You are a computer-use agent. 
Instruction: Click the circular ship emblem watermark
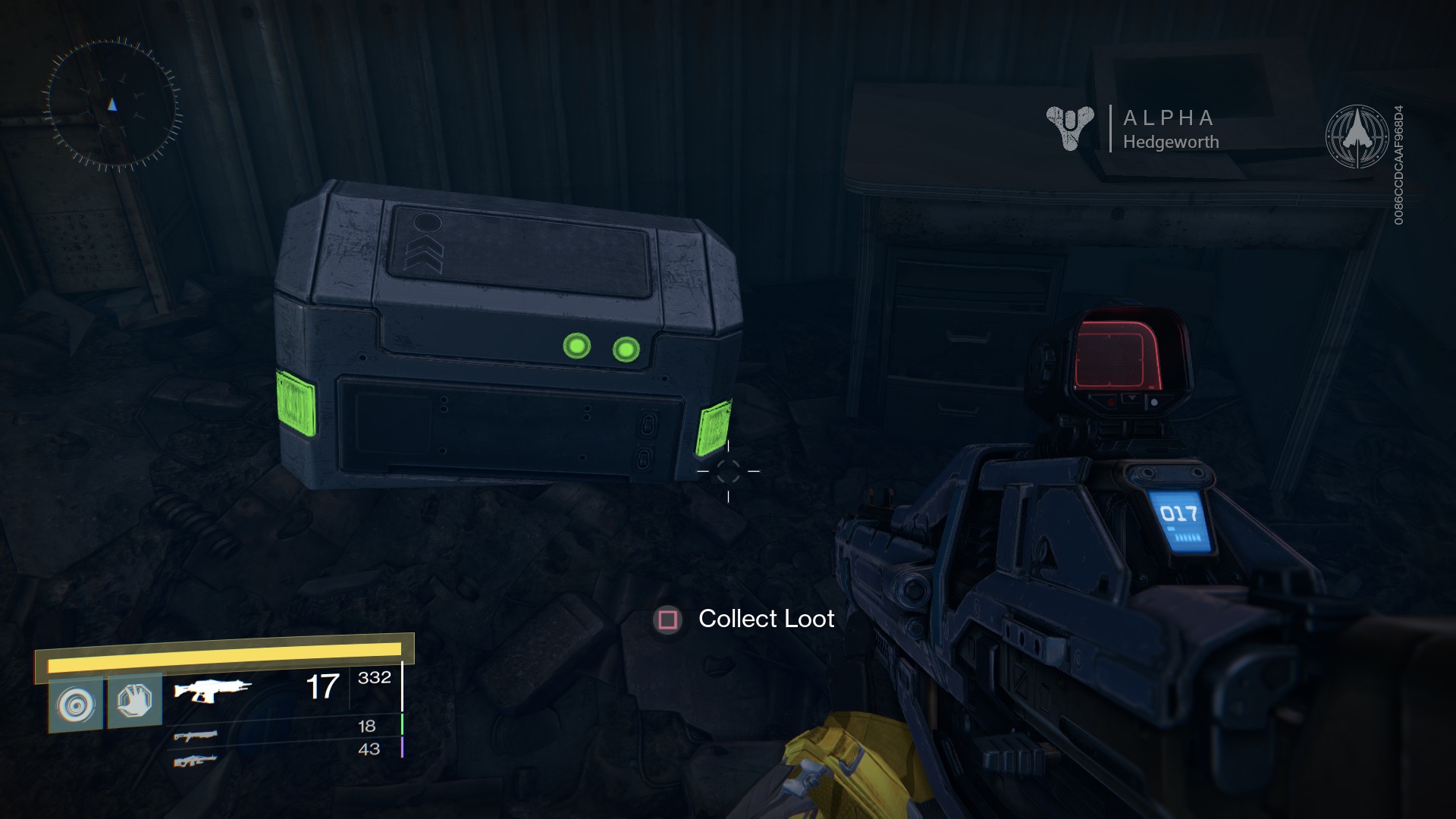[x=1357, y=136]
